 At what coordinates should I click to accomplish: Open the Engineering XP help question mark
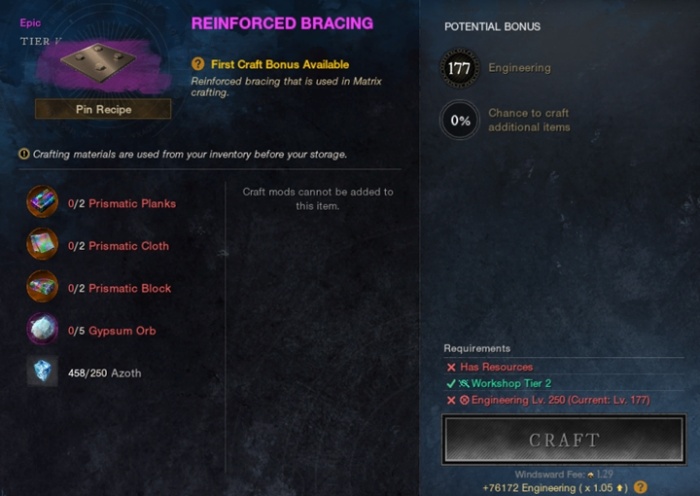click(641, 487)
